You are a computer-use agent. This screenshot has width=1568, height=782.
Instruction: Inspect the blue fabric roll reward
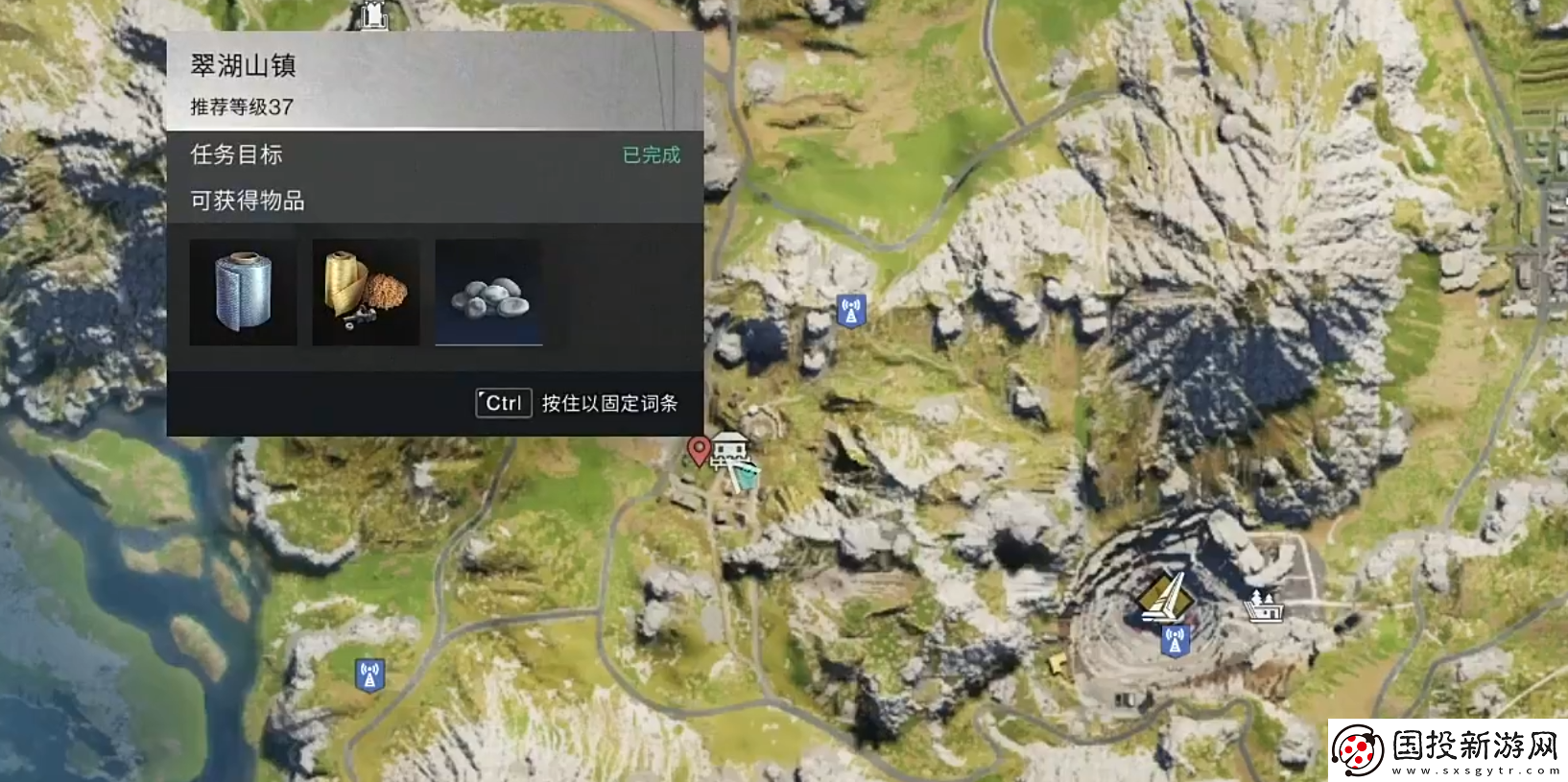[x=243, y=292]
